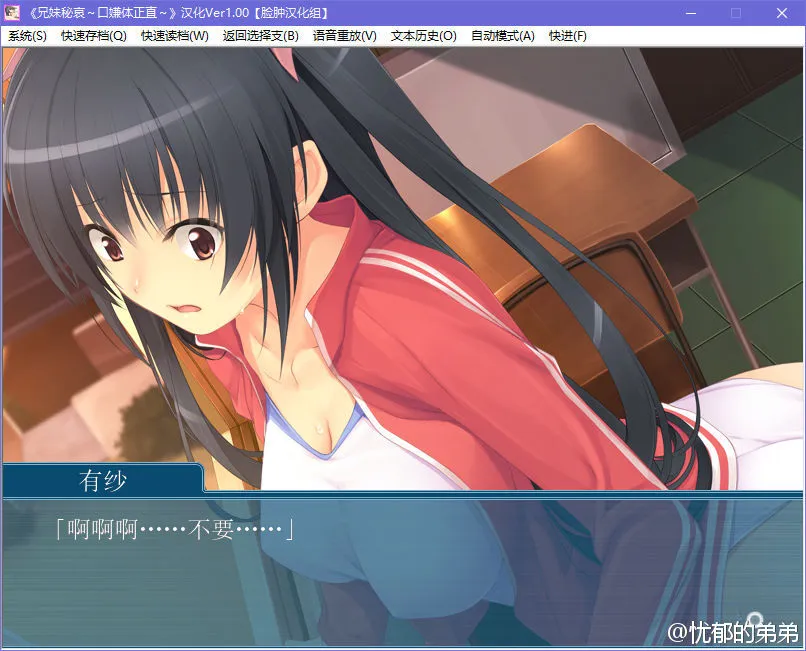Choose 快速读档(W) quick load

[175, 36]
